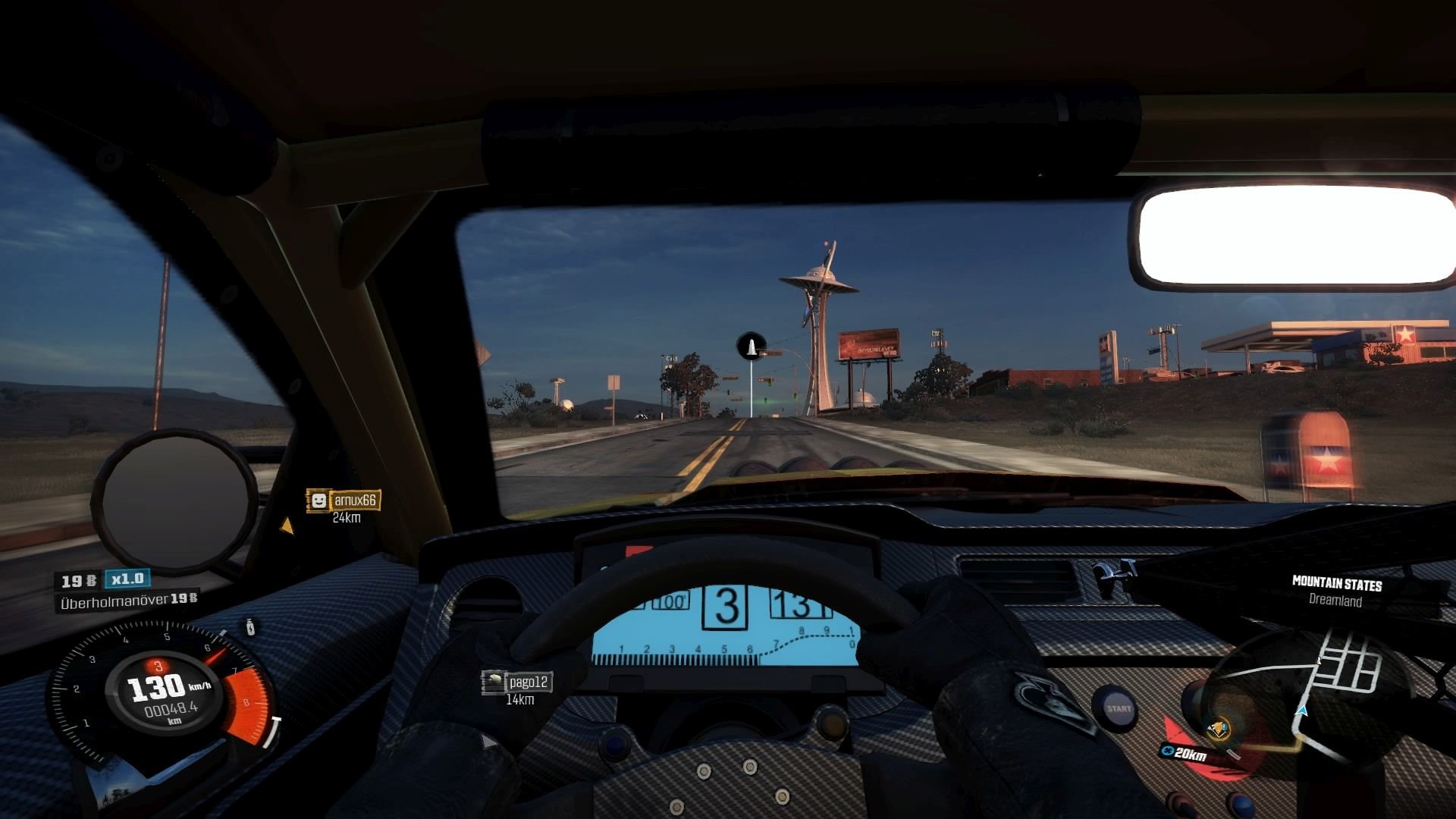Click the skill challenge marker icon above the road
The image size is (1456, 819).
click(751, 347)
